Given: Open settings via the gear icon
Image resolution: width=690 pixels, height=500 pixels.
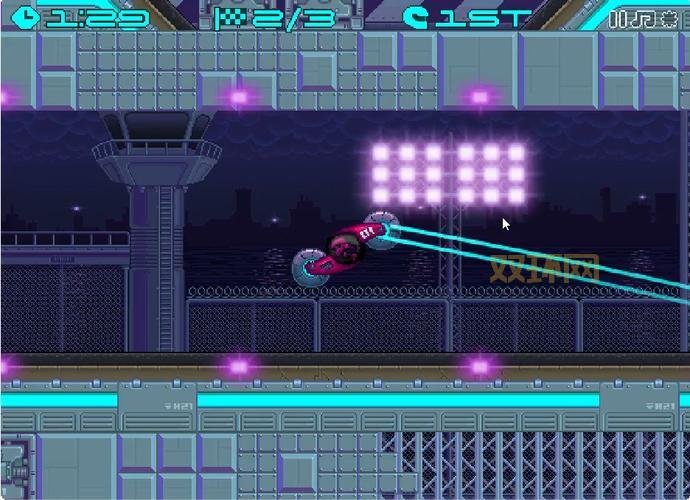Looking at the screenshot, I should (669, 18).
